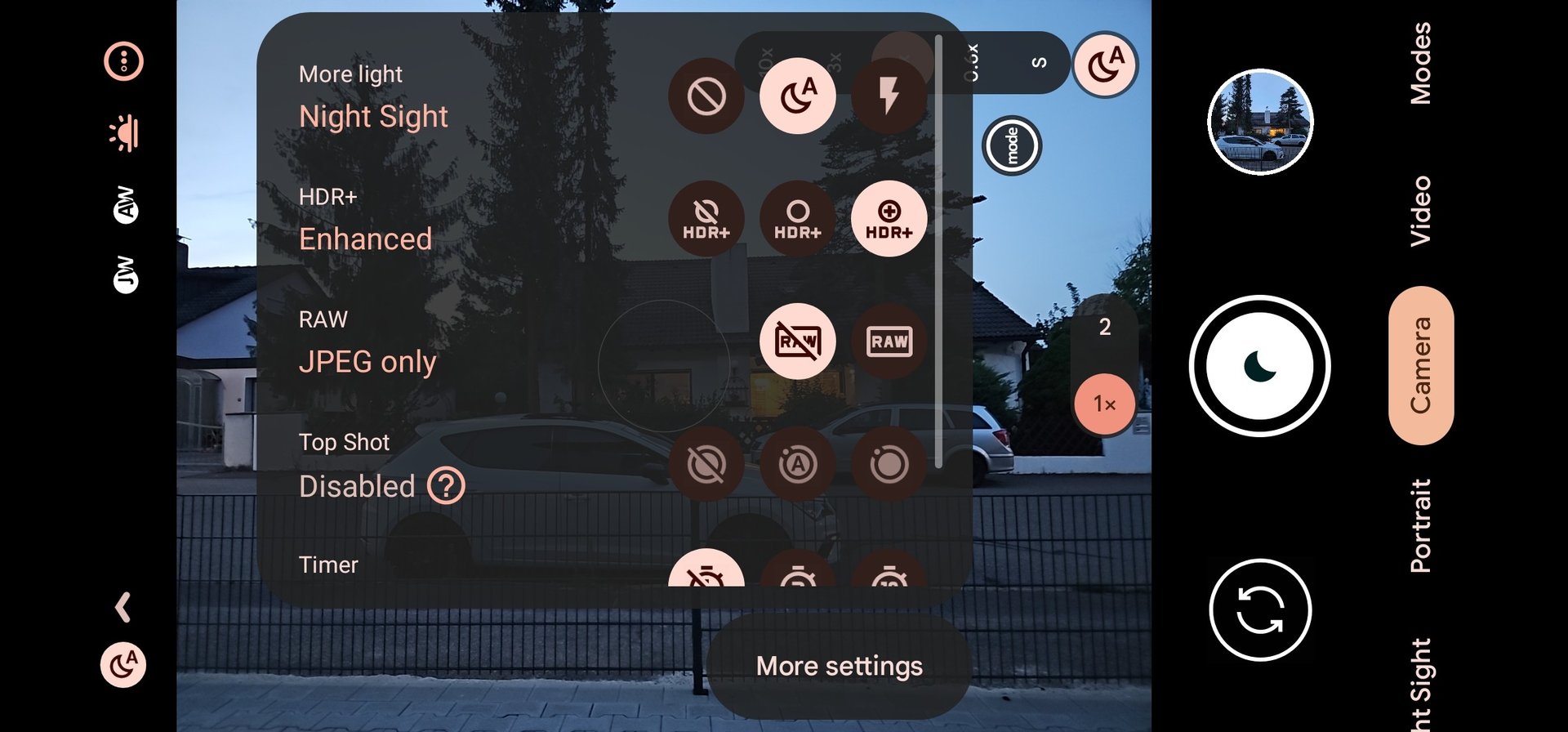This screenshot has height=732, width=1568.
Task: Select 2 zoom level
Action: [x=1104, y=328]
